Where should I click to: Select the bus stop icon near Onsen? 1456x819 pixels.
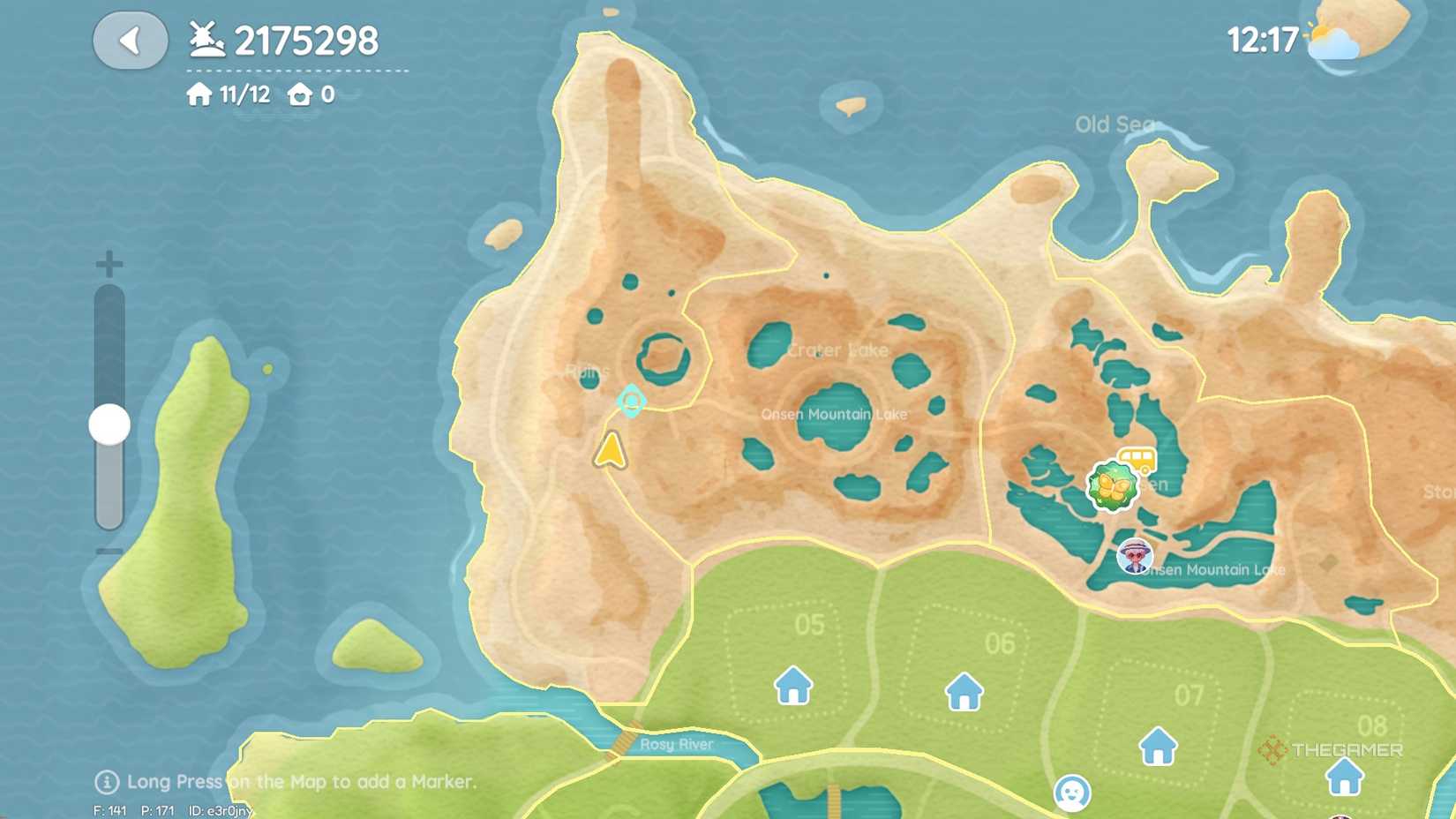coord(1137,458)
